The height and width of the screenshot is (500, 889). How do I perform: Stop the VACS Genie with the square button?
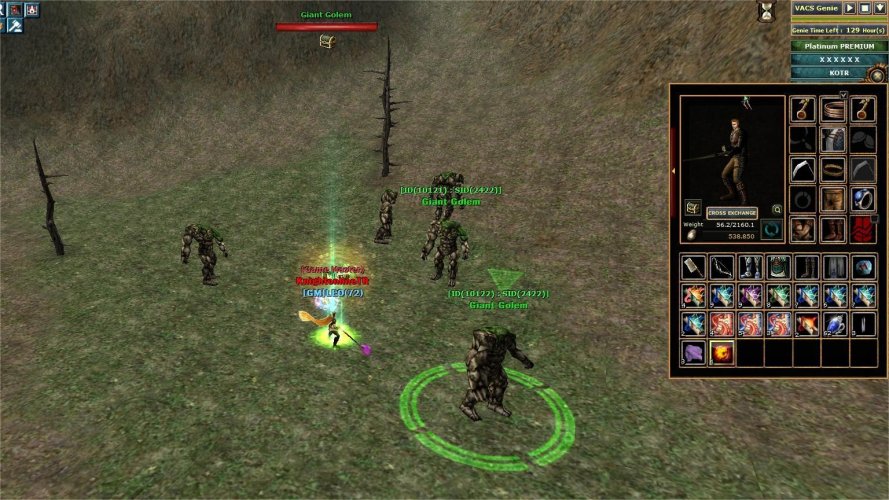point(865,8)
